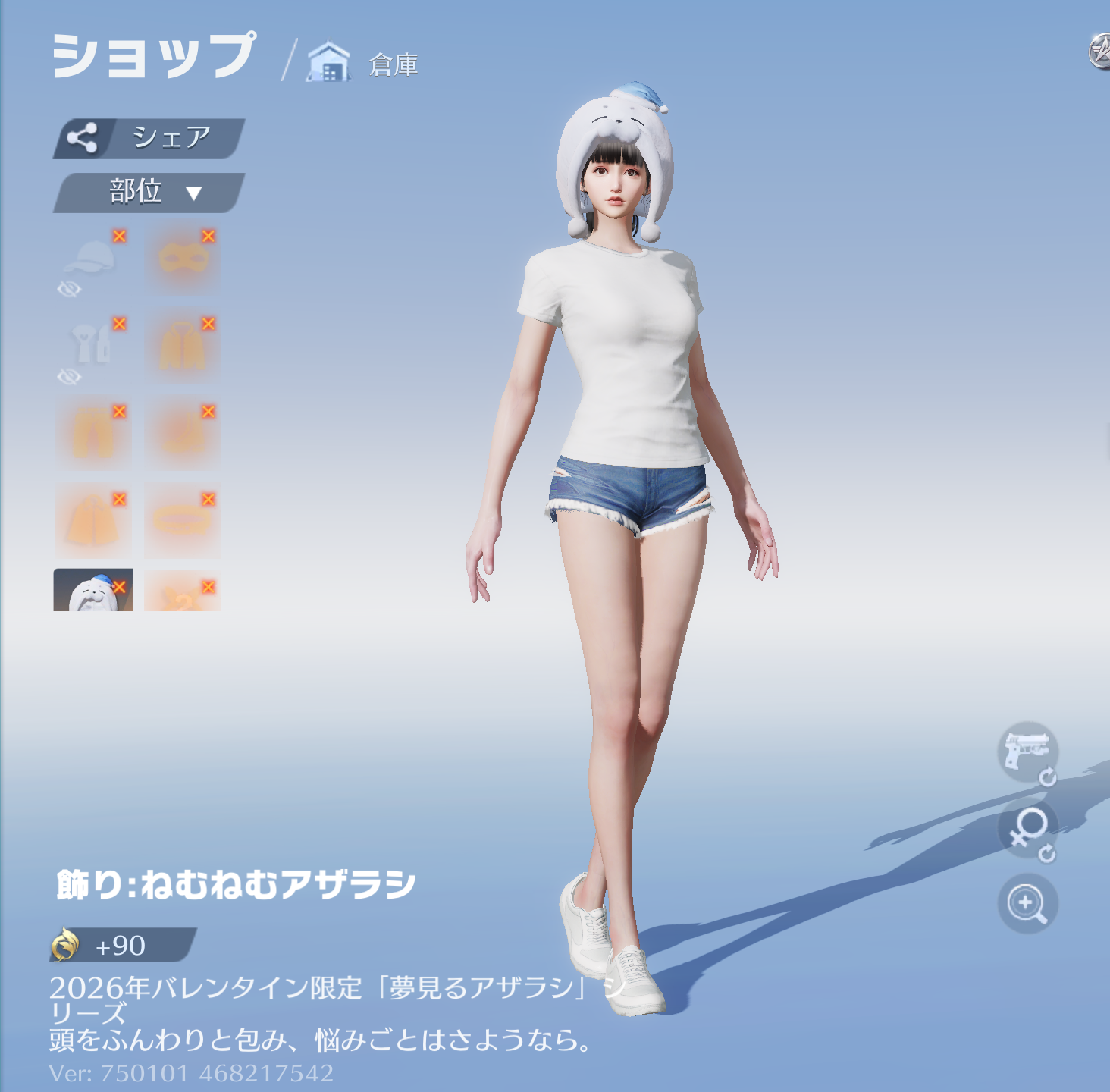The image size is (1110, 1092).
Task: Zoom in with the magnifier button
Action: pyautogui.click(x=1027, y=903)
